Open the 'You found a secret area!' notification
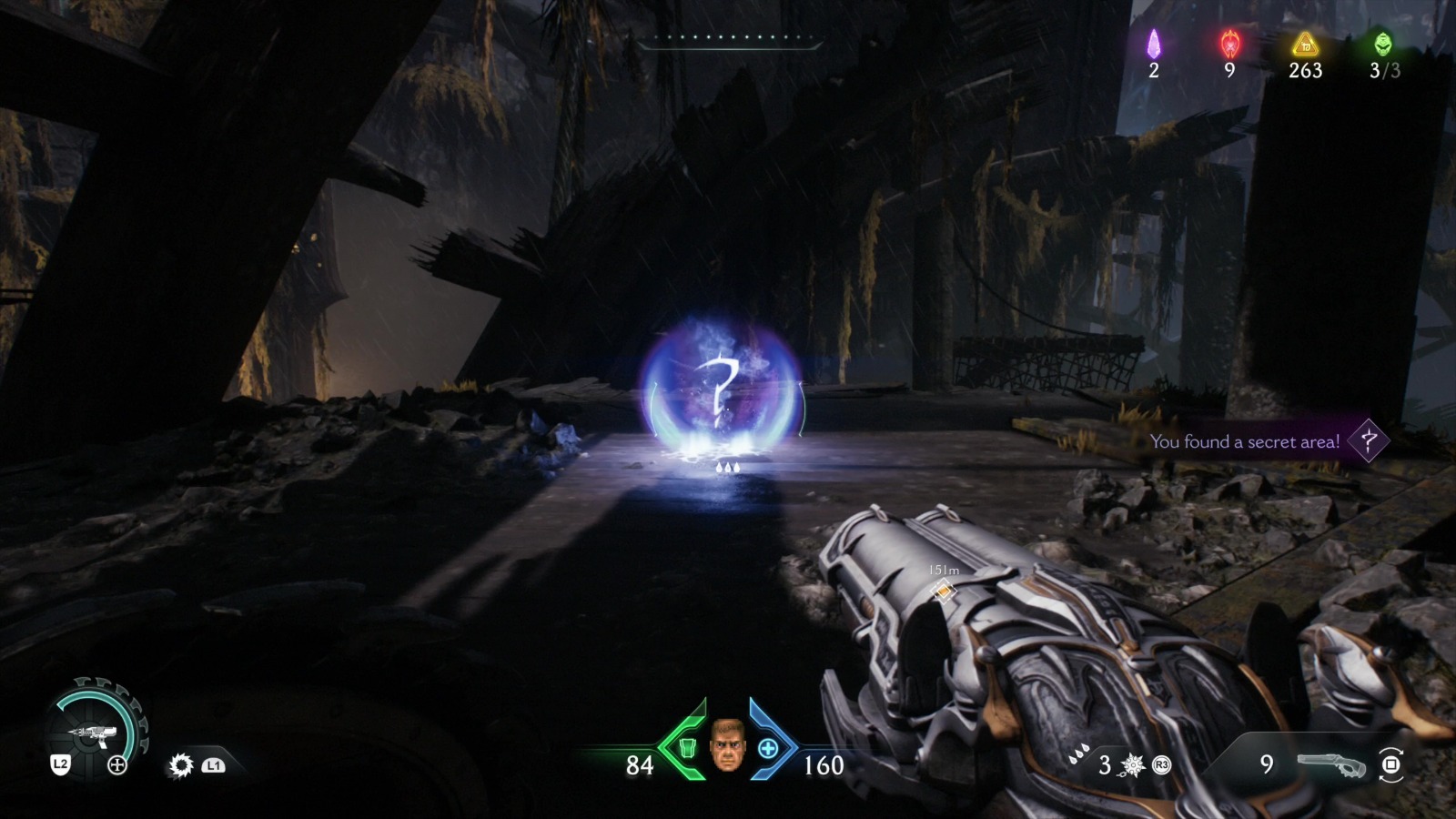Image resolution: width=1456 pixels, height=819 pixels. click(x=1244, y=442)
